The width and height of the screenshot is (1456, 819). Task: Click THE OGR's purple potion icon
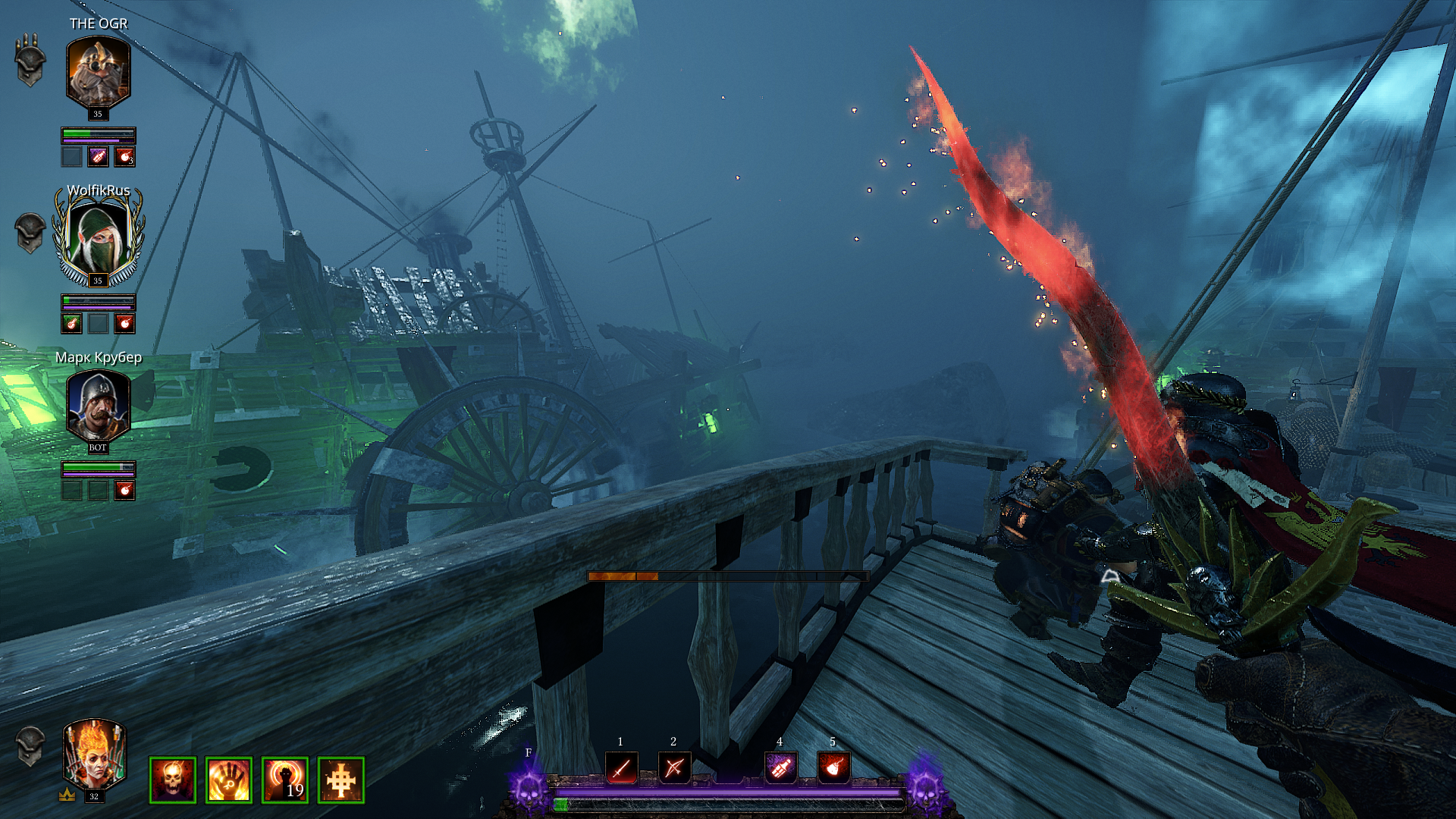click(98, 157)
